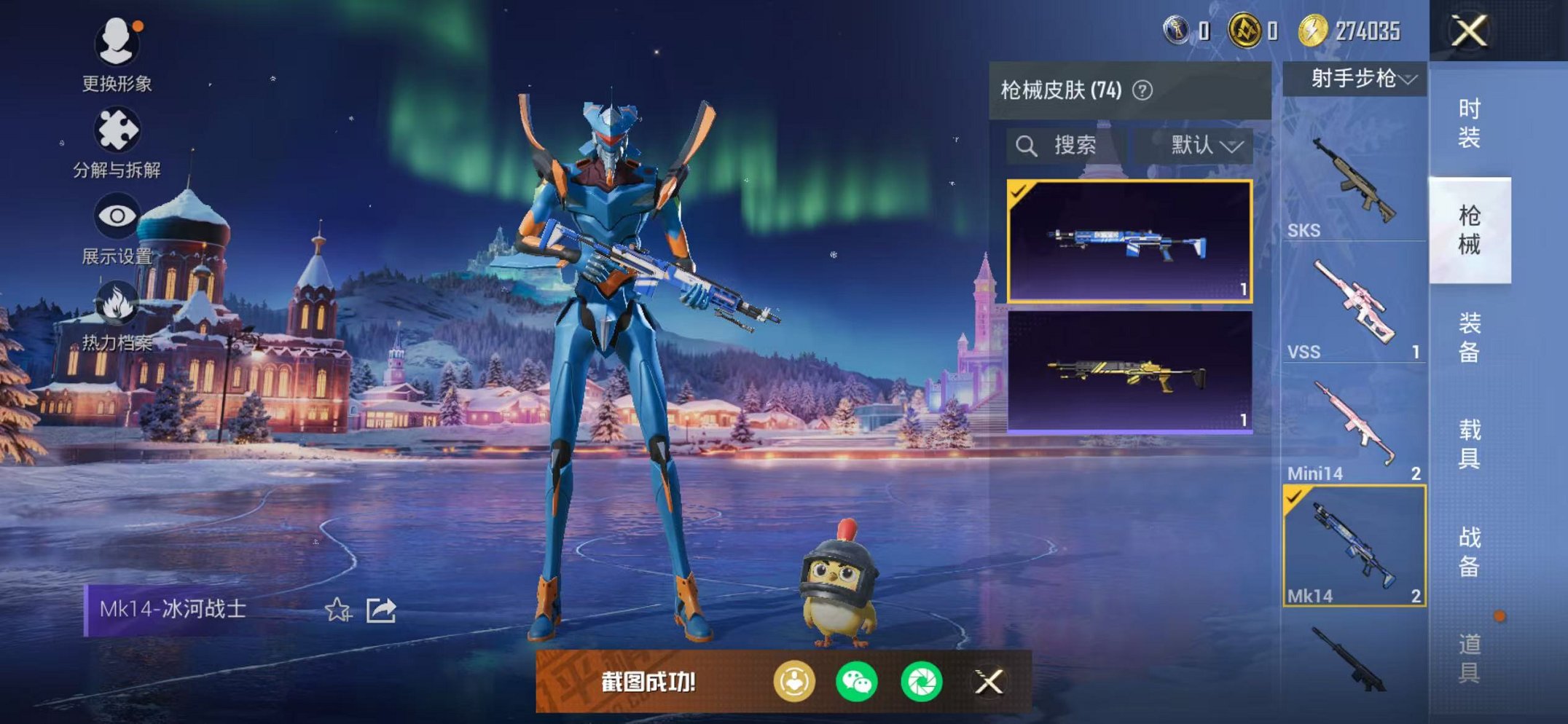Open help via the question mark beside 枪械皮肤
The image size is (1568, 724).
pyautogui.click(x=1144, y=89)
